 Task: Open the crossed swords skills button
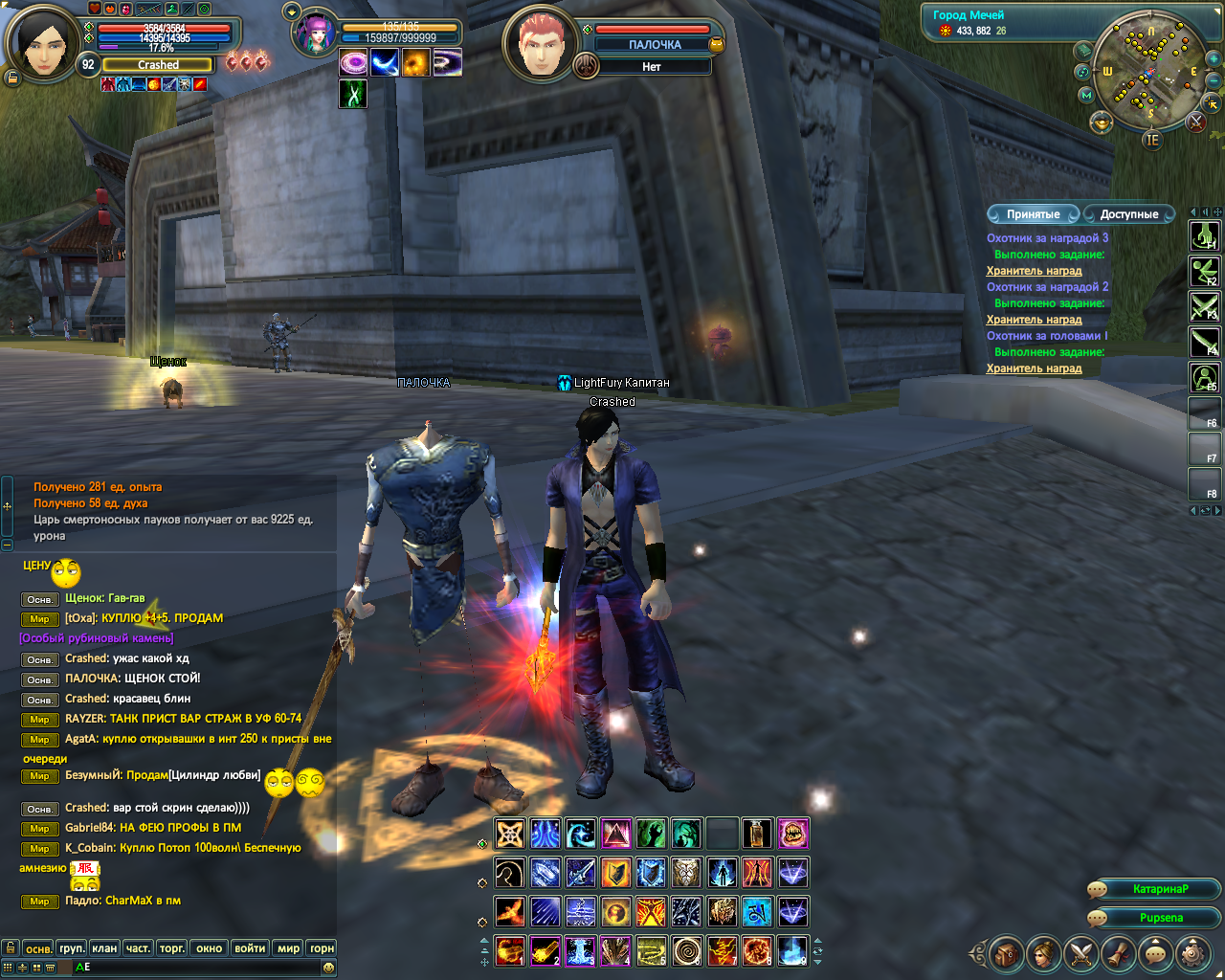coord(1080,953)
